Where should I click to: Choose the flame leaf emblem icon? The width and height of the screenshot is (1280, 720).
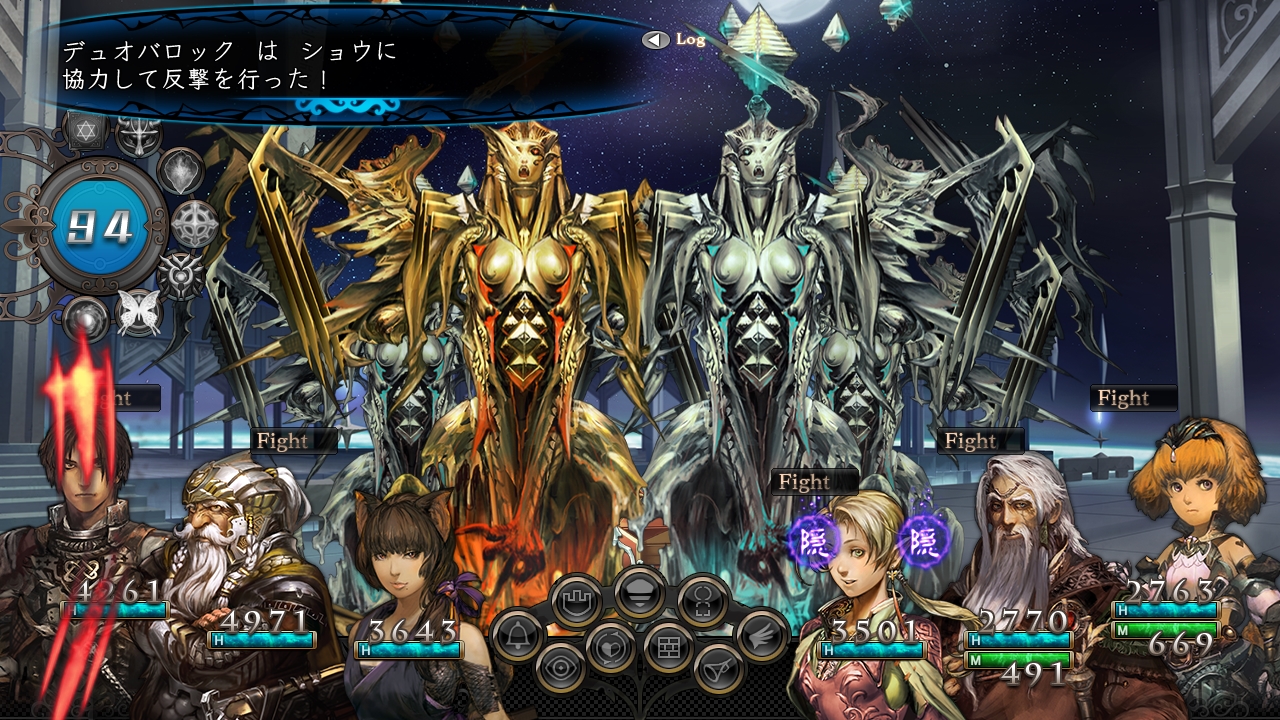[181, 172]
